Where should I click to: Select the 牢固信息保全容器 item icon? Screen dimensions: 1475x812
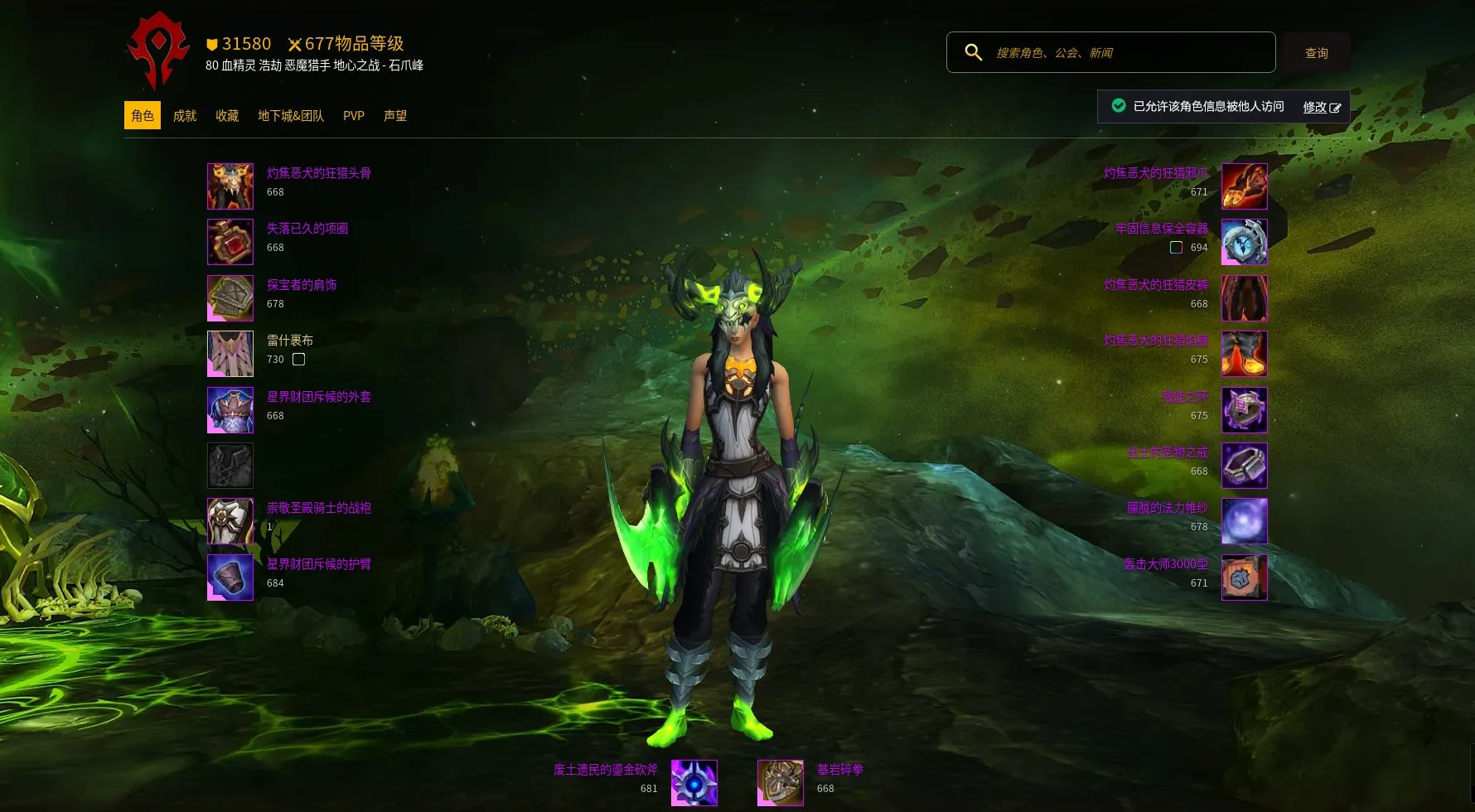(1245, 242)
